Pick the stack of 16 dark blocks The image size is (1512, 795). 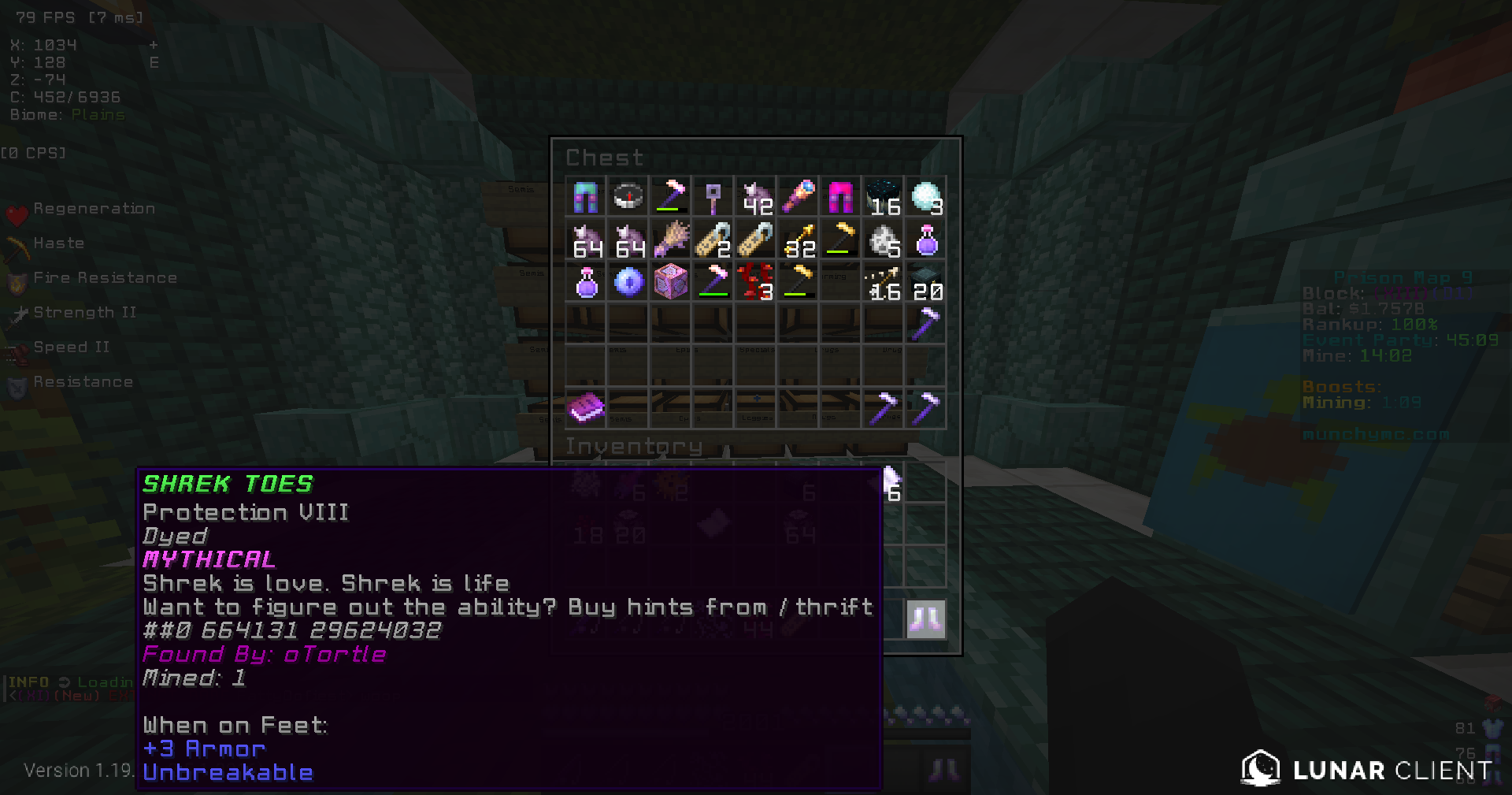coord(884,197)
